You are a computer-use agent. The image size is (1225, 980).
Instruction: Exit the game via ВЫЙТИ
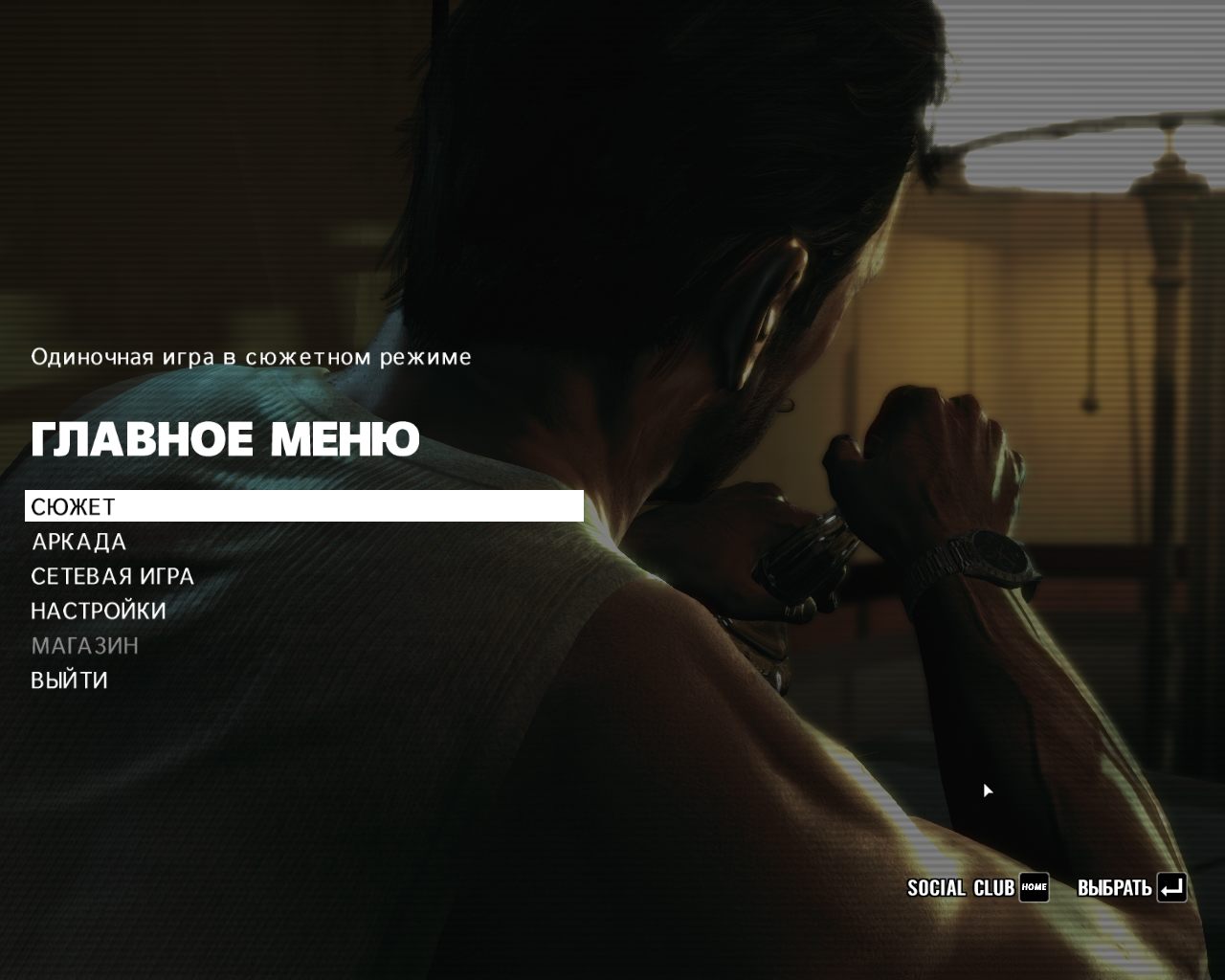coord(69,680)
